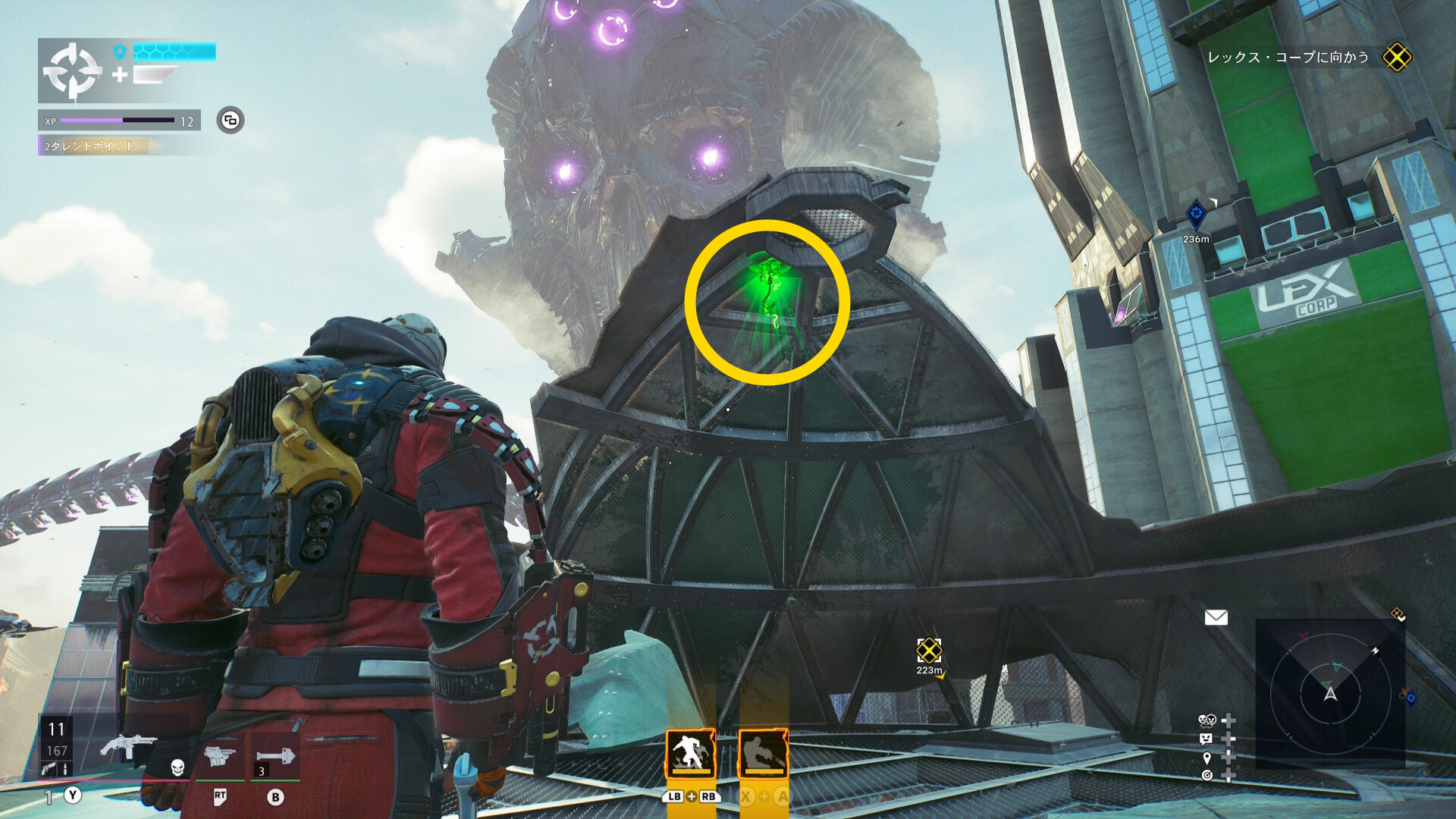Select the grenade slot showing count 3
Screen dimensions: 1456x819
pos(275,757)
